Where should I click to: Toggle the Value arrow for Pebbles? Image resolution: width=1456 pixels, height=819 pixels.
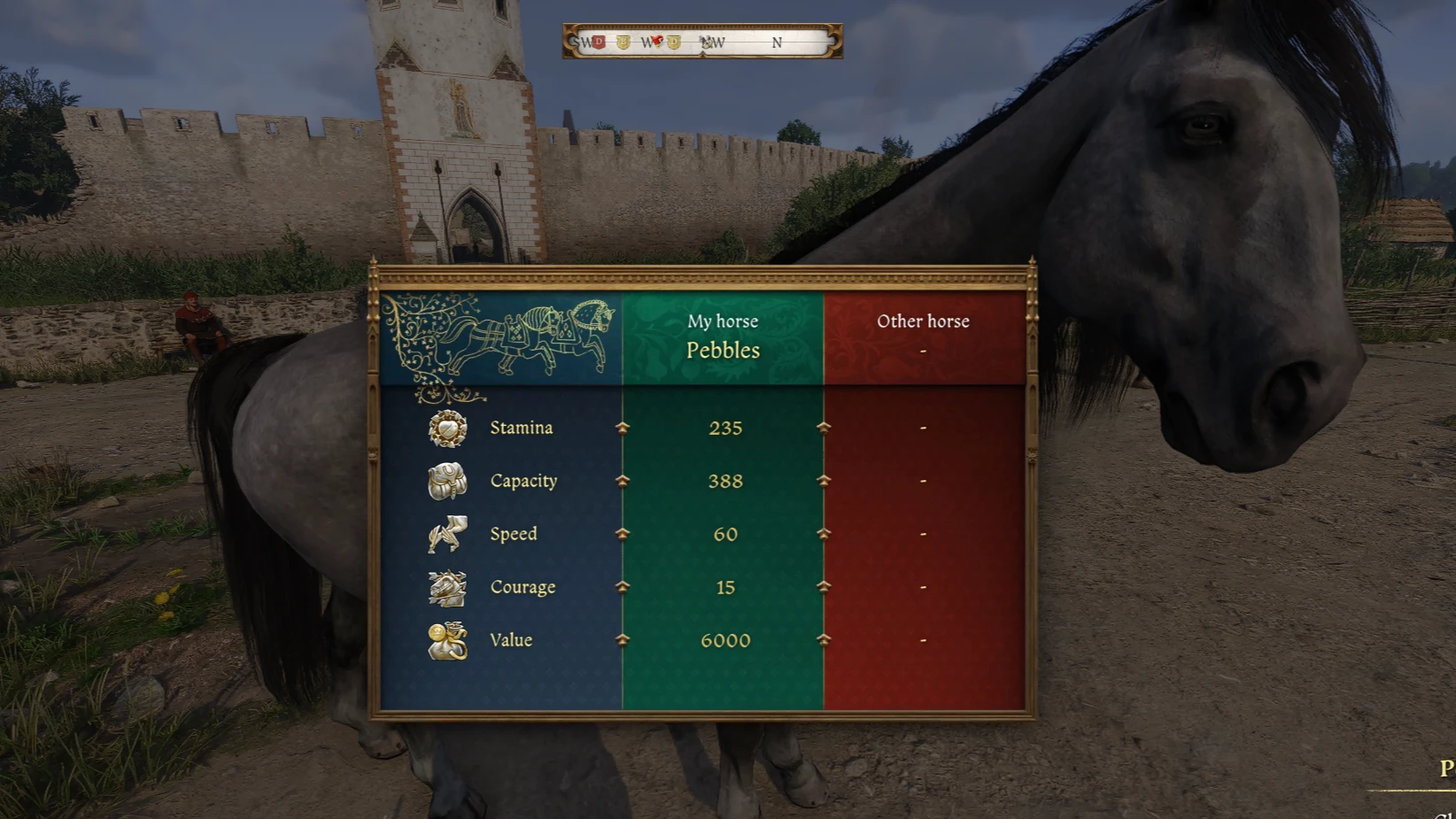coord(623,640)
